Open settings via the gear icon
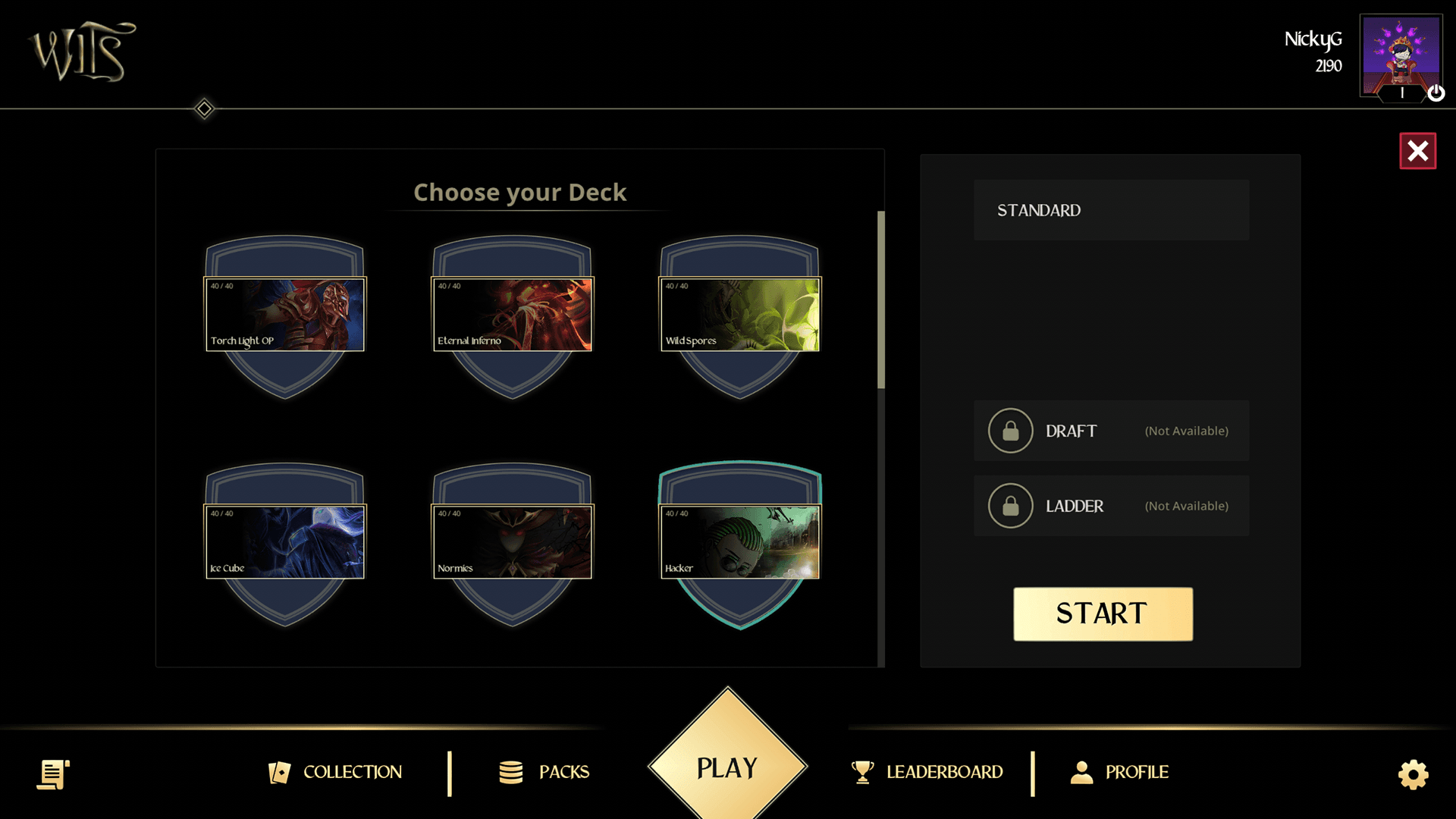 coord(1413,774)
